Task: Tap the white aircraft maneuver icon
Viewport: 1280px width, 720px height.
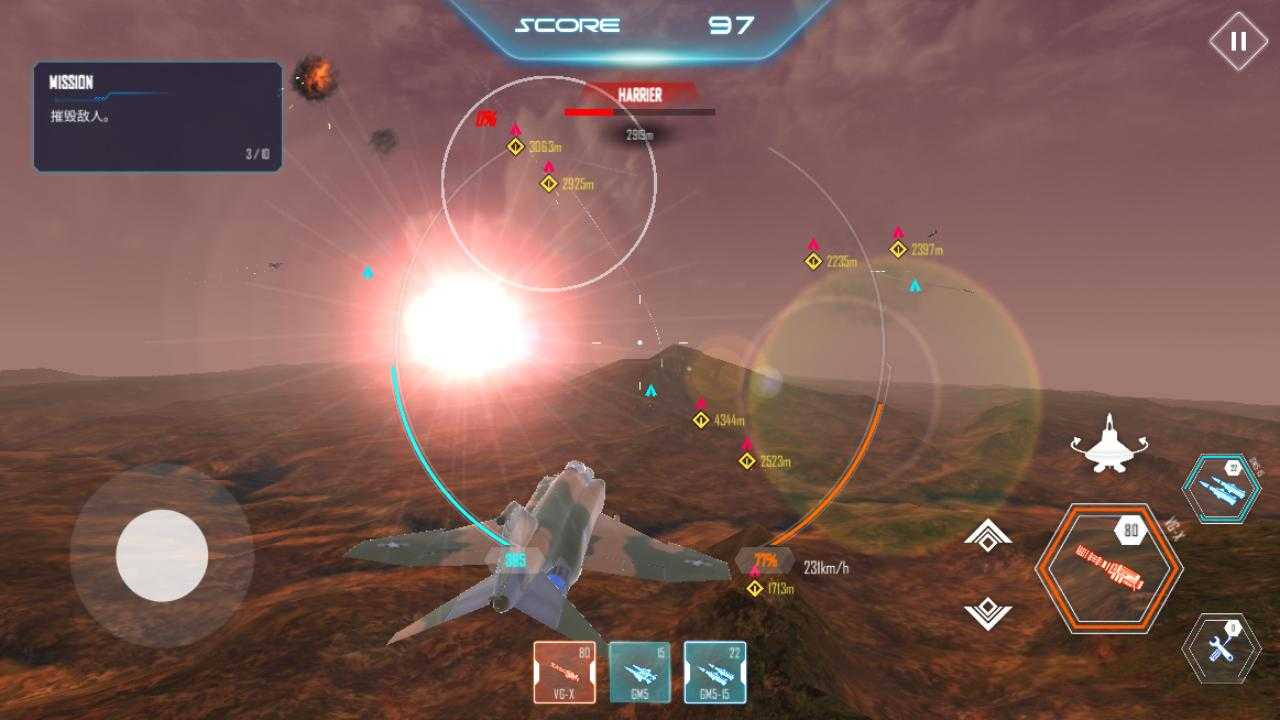Action: [1108, 443]
